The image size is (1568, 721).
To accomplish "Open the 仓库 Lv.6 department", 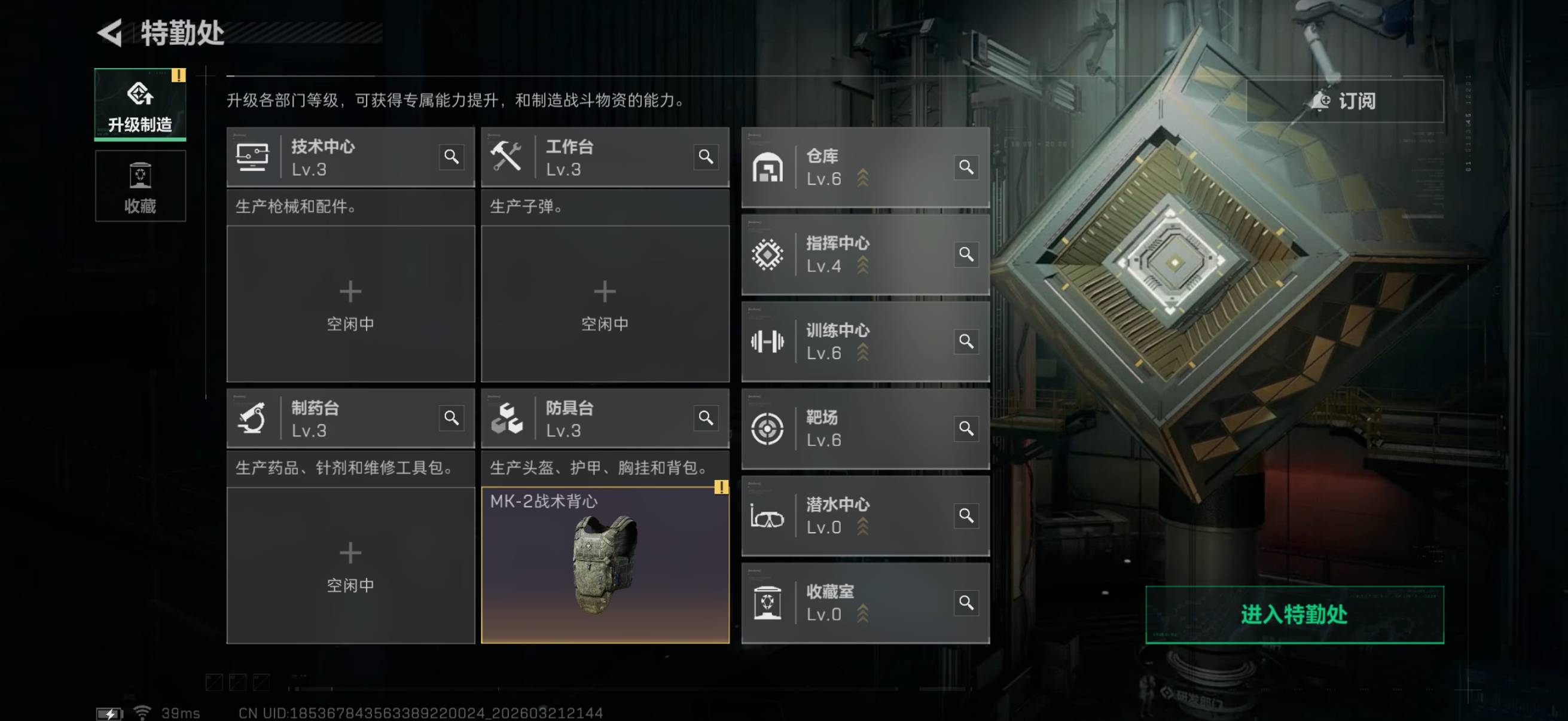I will coord(852,167).
